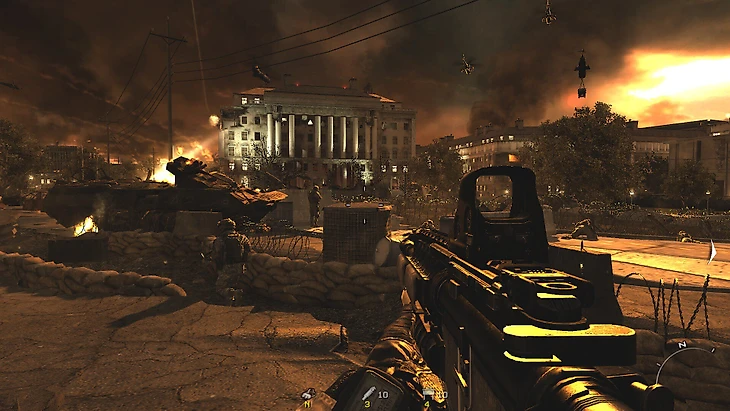Select the equipment icon labeled 3

tap(368, 395)
